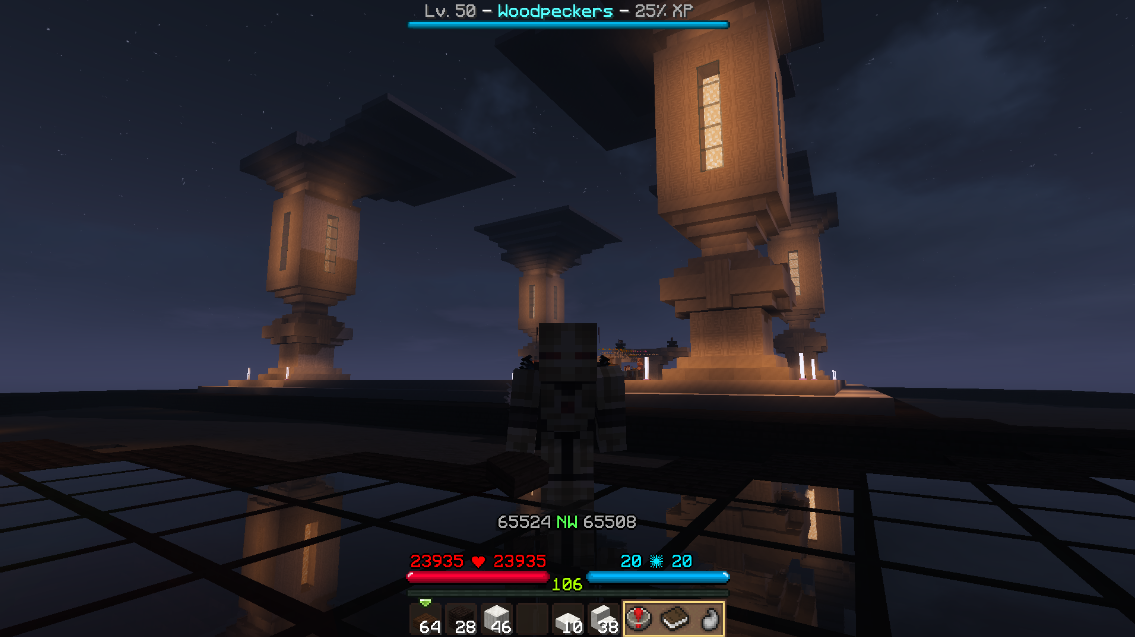Screen dimensions: 1135x637
Task: Select the compass with red marker
Action: click(x=641, y=619)
